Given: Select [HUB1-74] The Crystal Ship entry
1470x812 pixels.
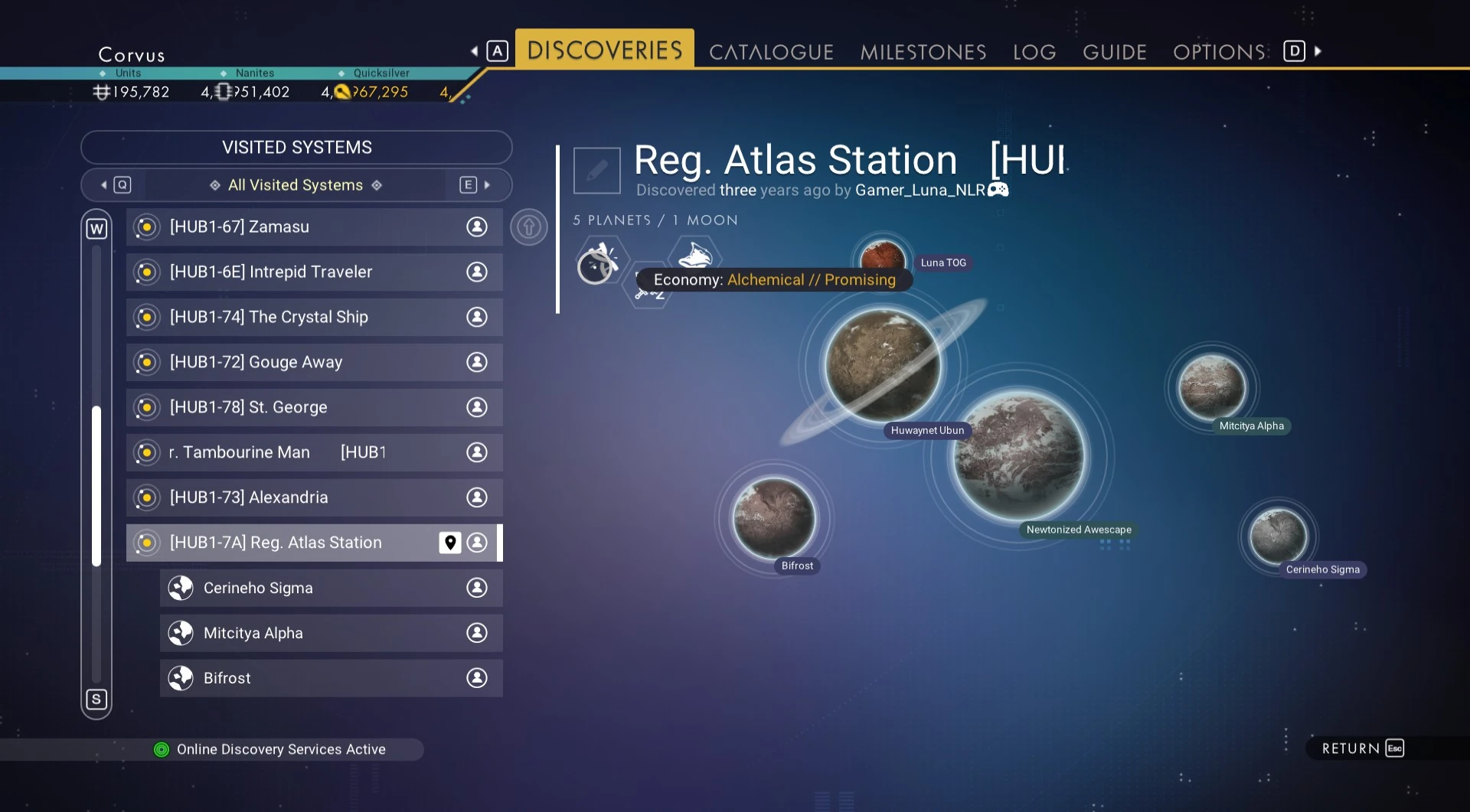Looking at the screenshot, I should [x=314, y=318].
